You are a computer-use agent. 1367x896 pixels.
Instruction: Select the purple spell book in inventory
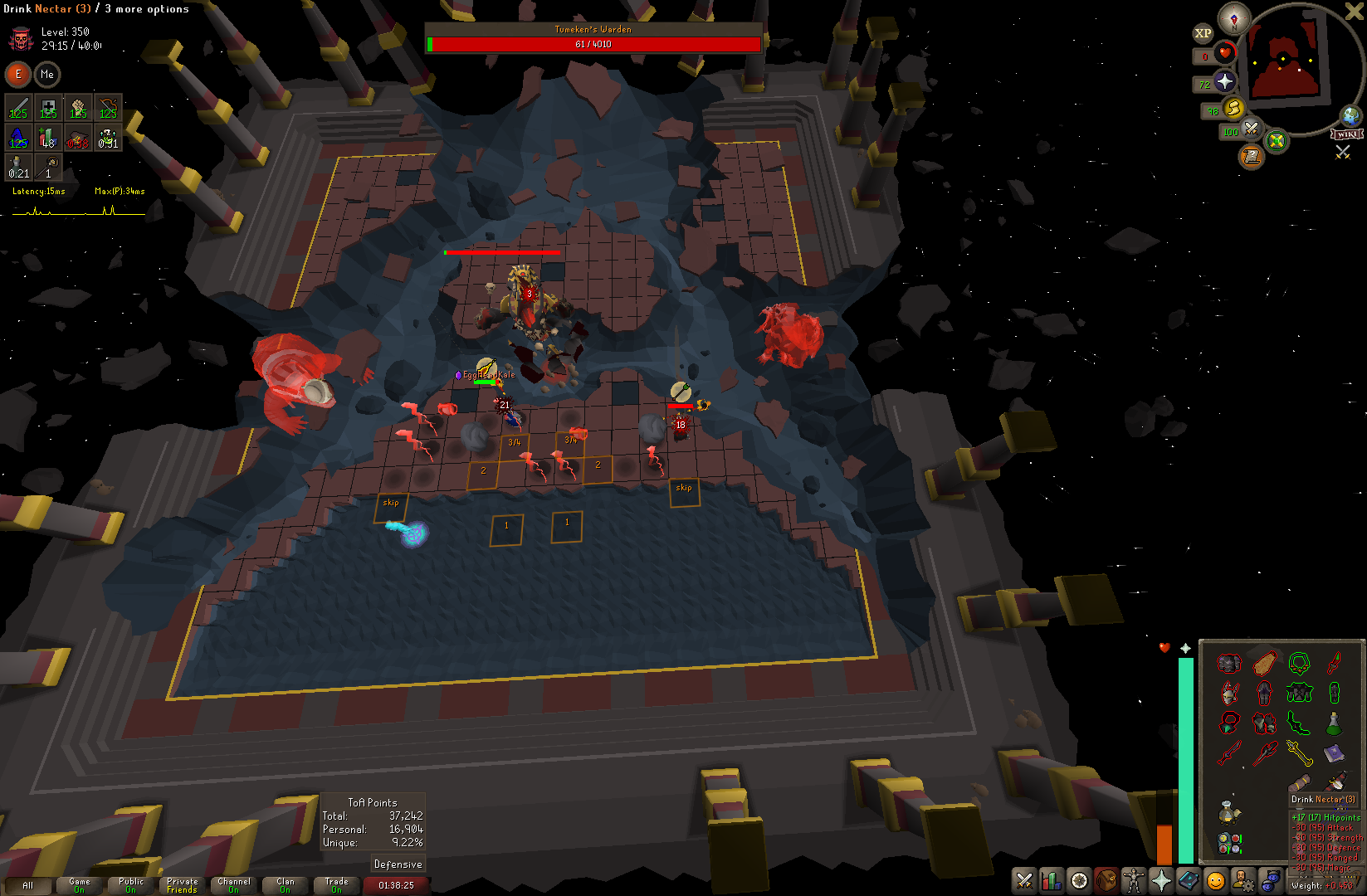click(1334, 753)
